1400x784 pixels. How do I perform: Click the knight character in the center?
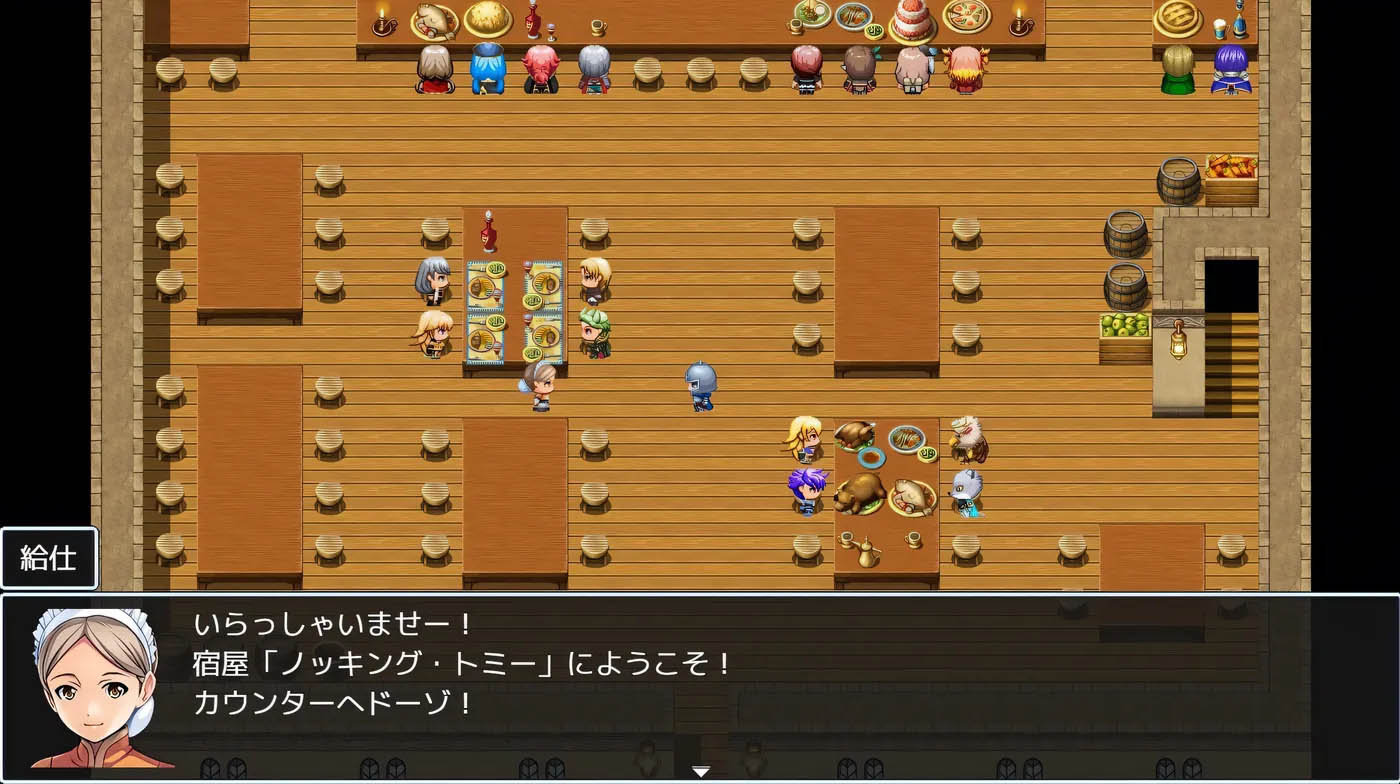coord(698,385)
